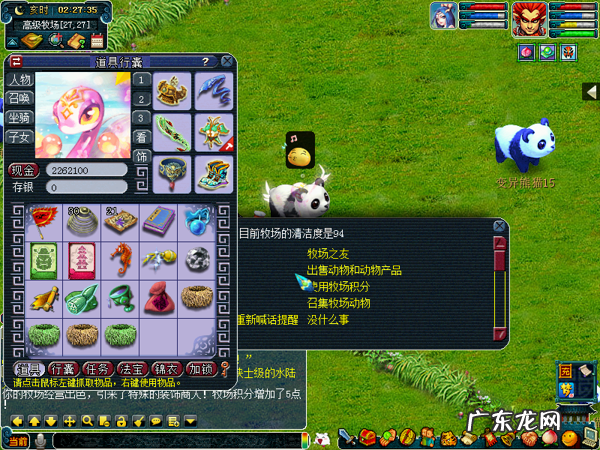Choose 出售动物和动物产品 option

[x=354, y=270]
